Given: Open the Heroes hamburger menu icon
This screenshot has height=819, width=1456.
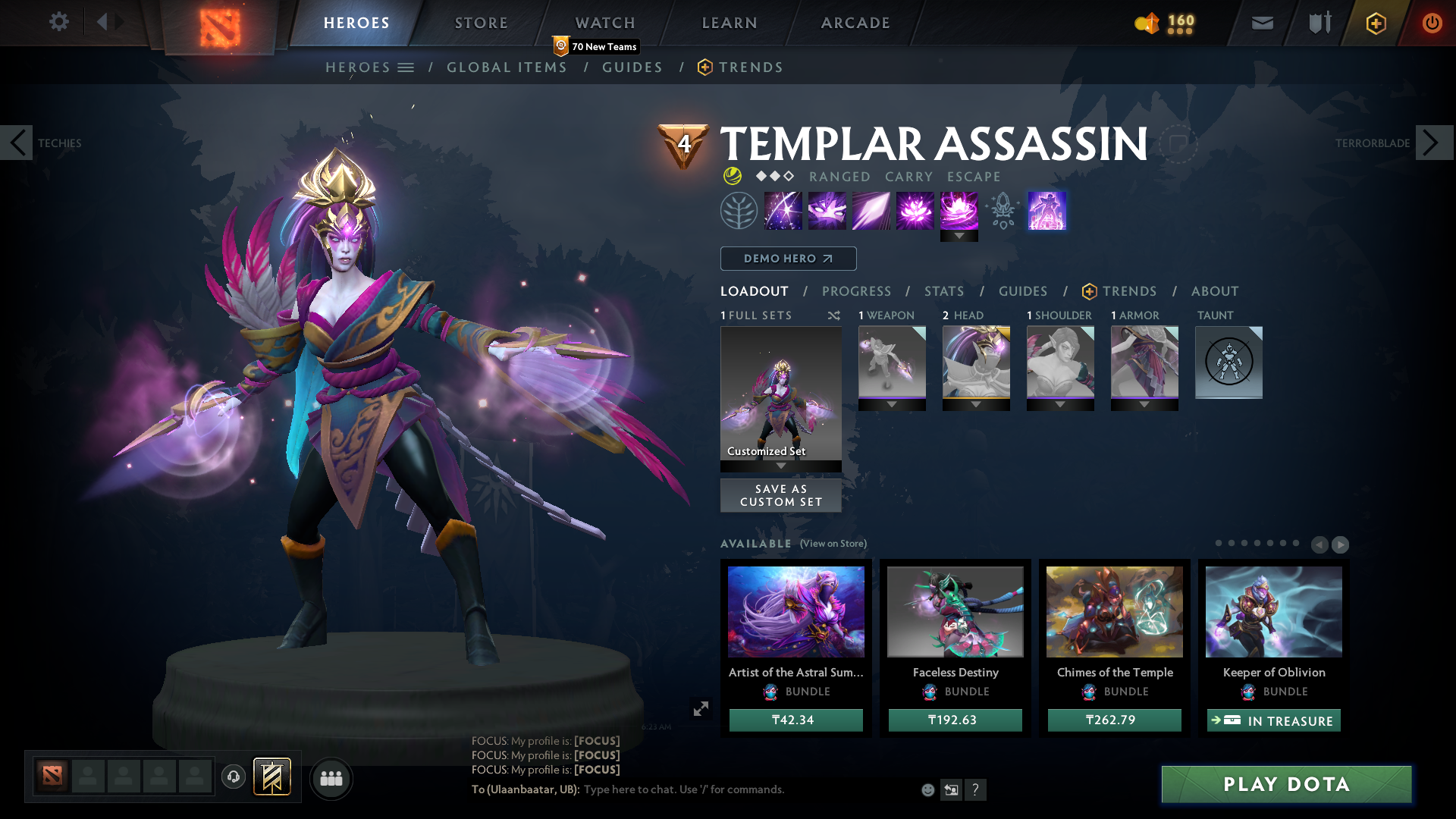Looking at the screenshot, I should (407, 67).
